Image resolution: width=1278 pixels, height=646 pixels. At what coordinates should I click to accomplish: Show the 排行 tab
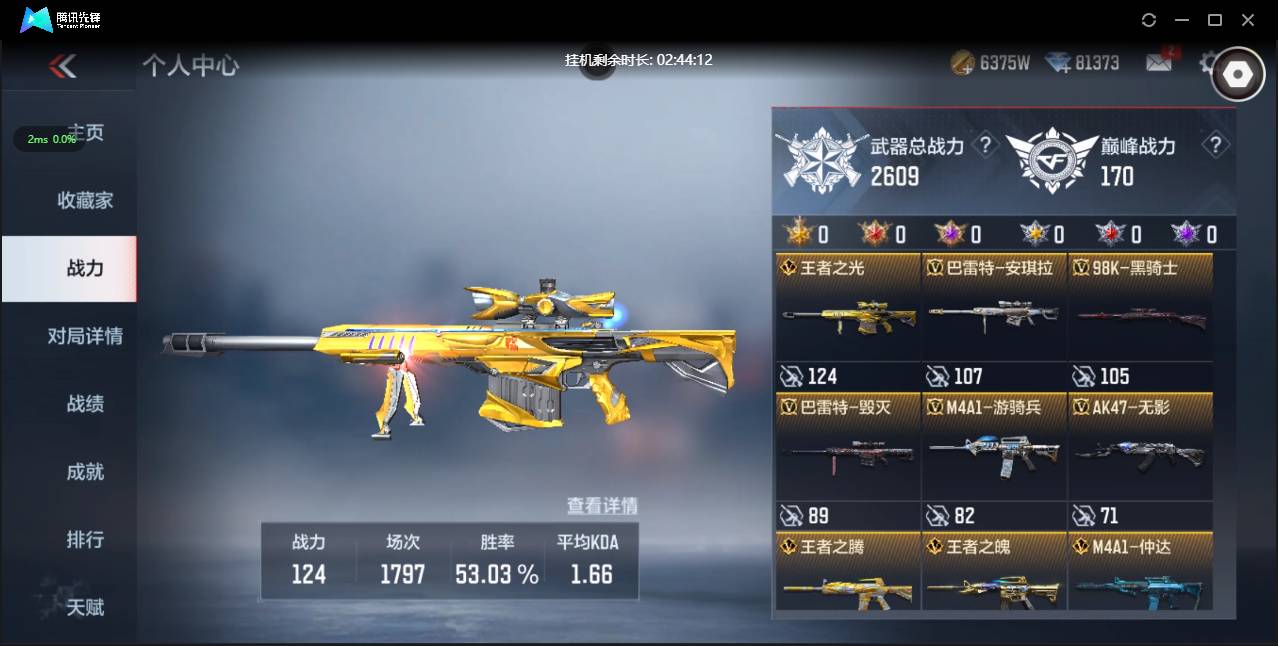pyautogui.click(x=85, y=540)
